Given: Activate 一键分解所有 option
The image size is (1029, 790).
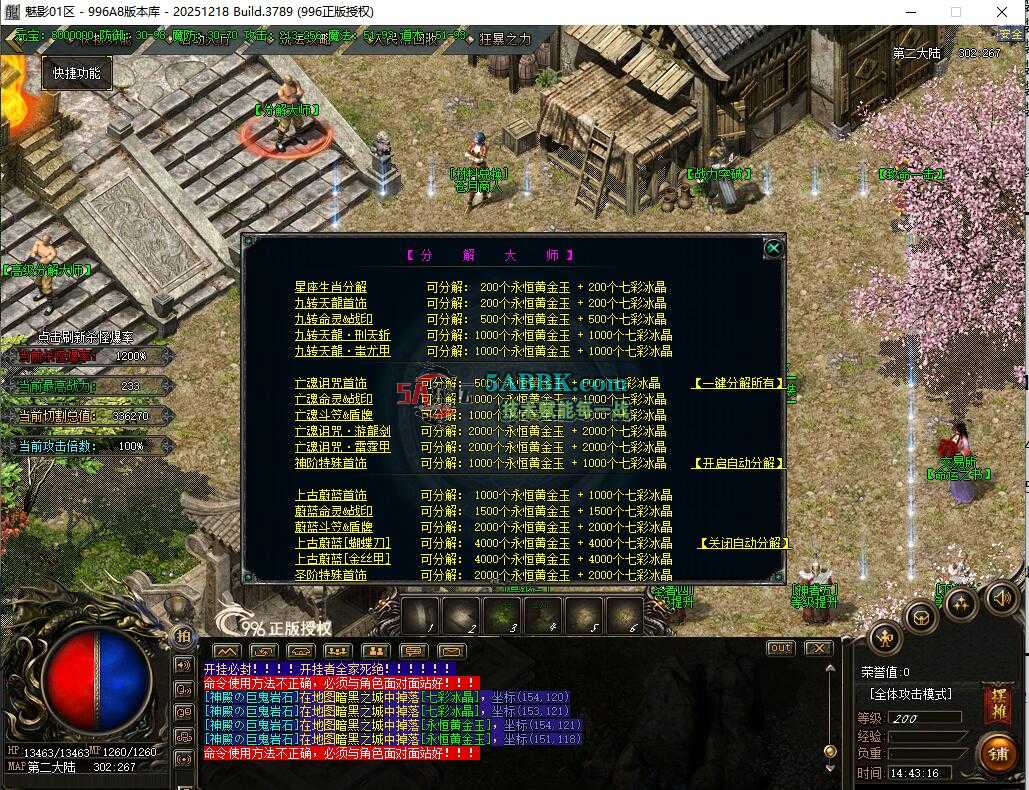Looking at the screenshot, I should coord(739,383).
